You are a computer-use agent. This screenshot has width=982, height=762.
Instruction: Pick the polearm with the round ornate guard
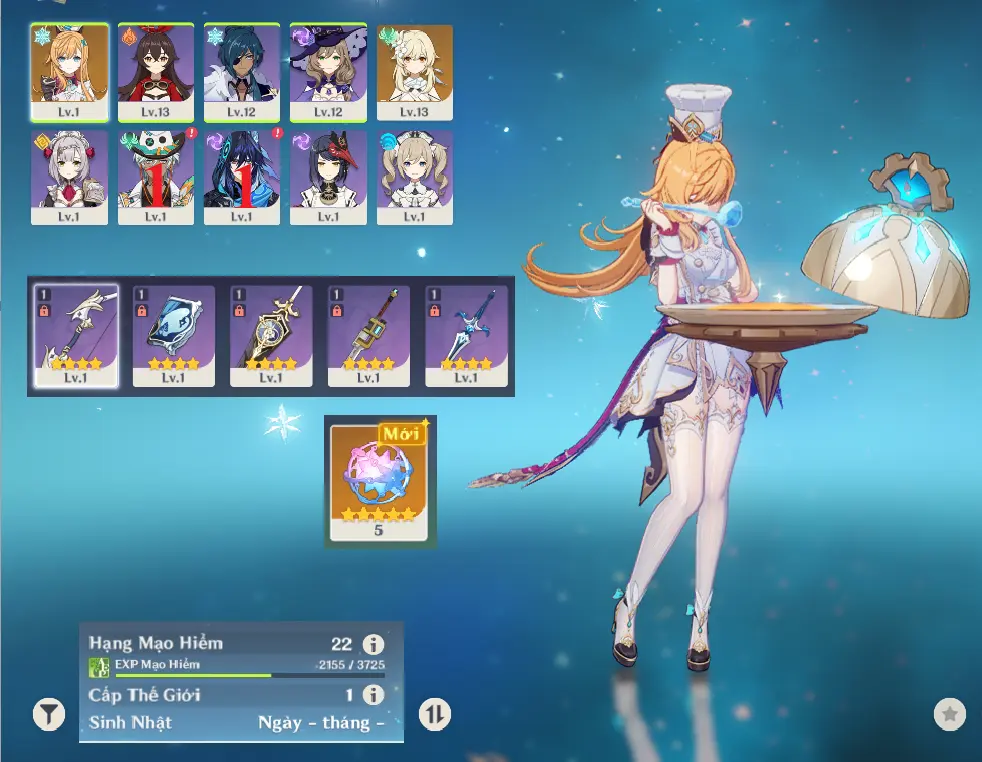click(x=271, y=332)
